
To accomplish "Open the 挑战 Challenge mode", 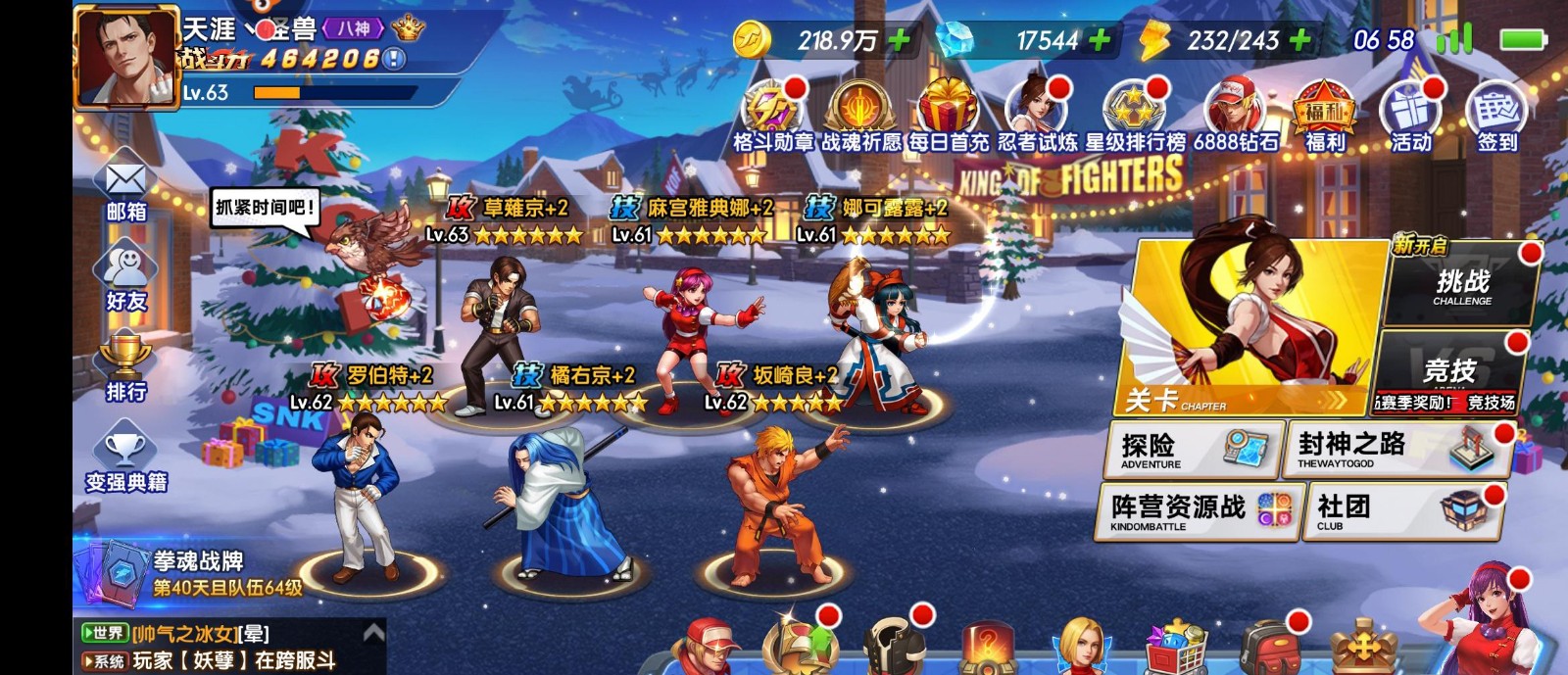I will [1462, 285].
